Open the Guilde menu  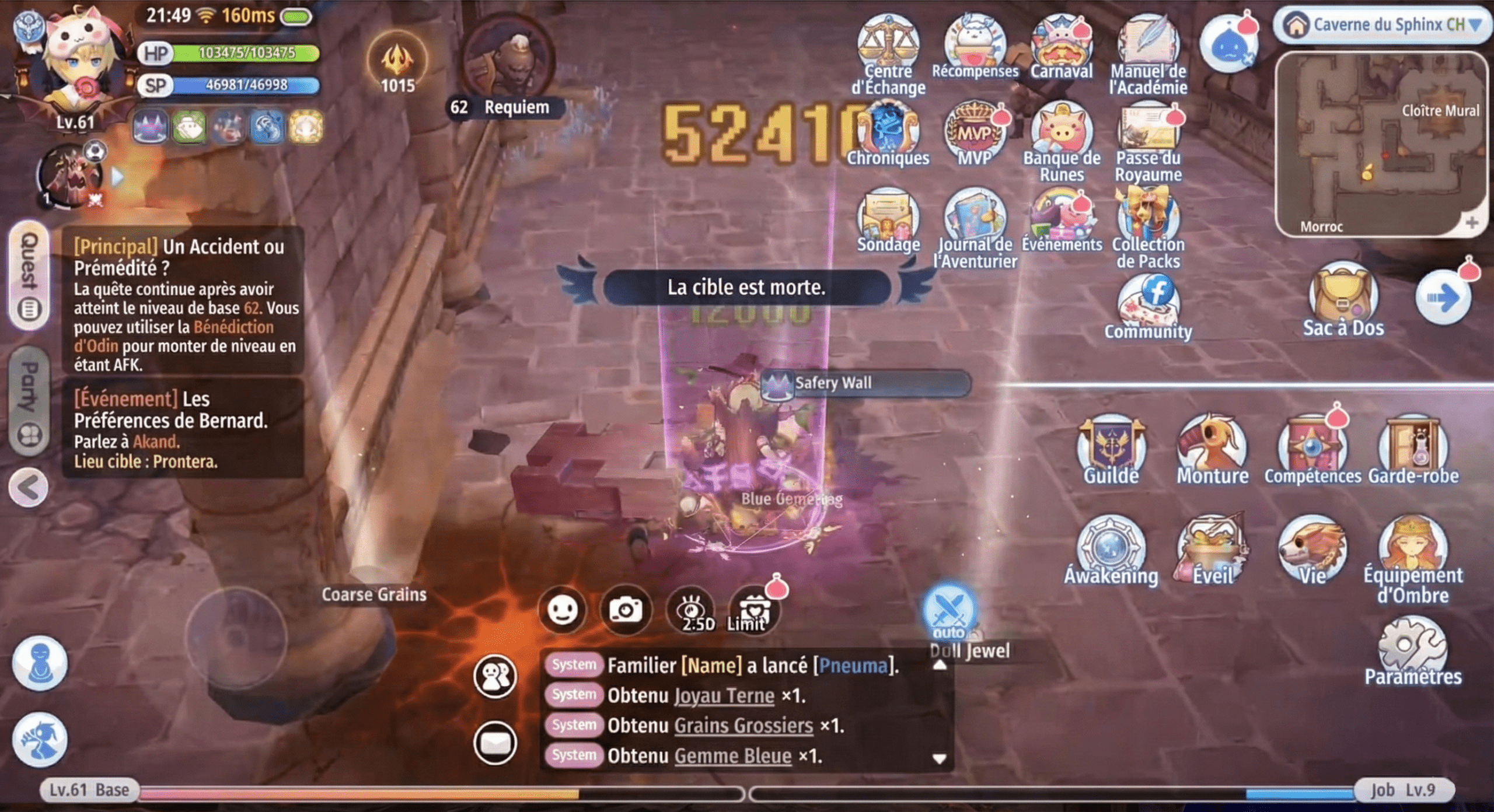coord(1111,448)
